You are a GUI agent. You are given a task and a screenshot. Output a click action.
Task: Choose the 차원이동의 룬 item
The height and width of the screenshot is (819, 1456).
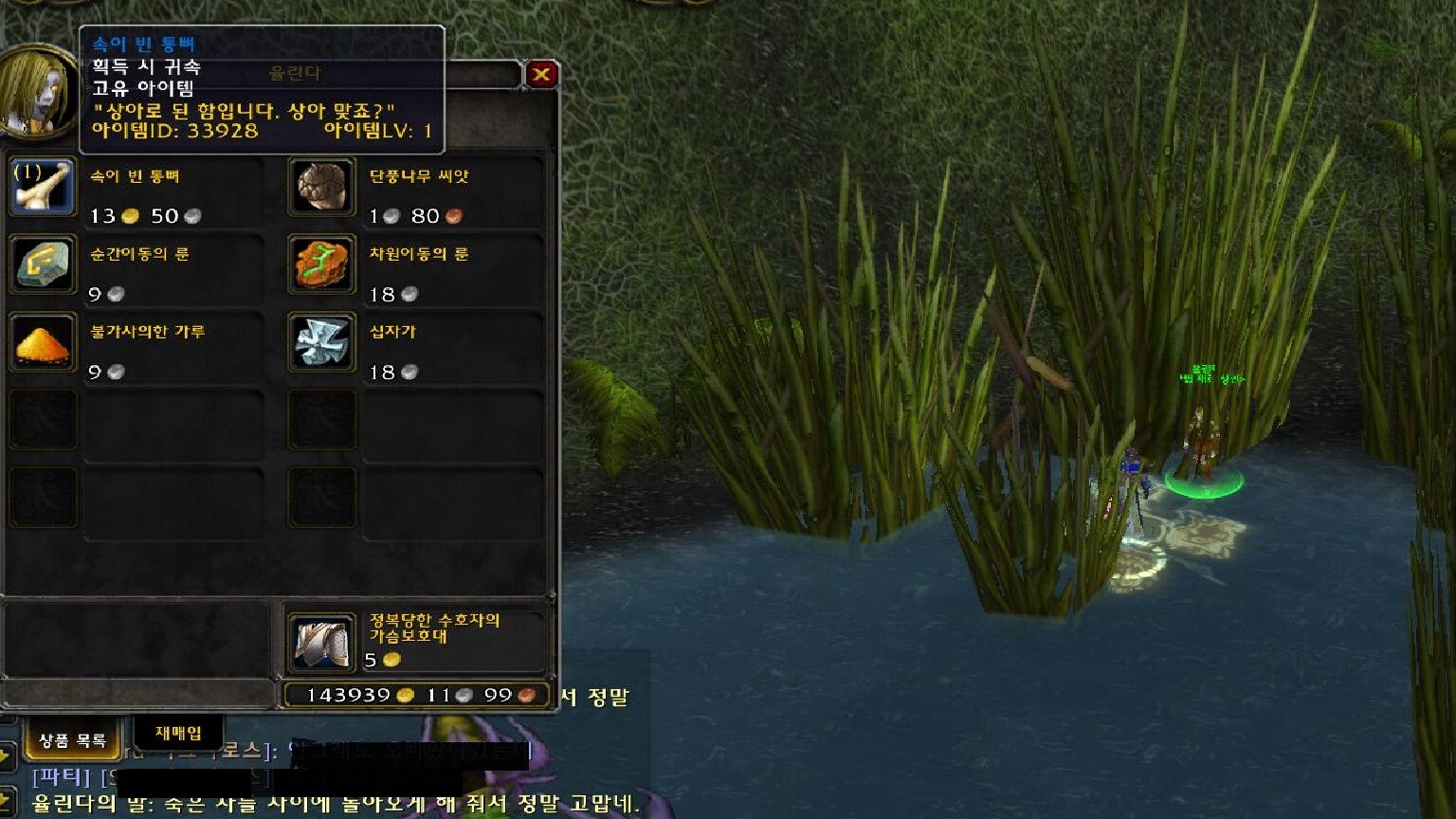tap(321, 265)
